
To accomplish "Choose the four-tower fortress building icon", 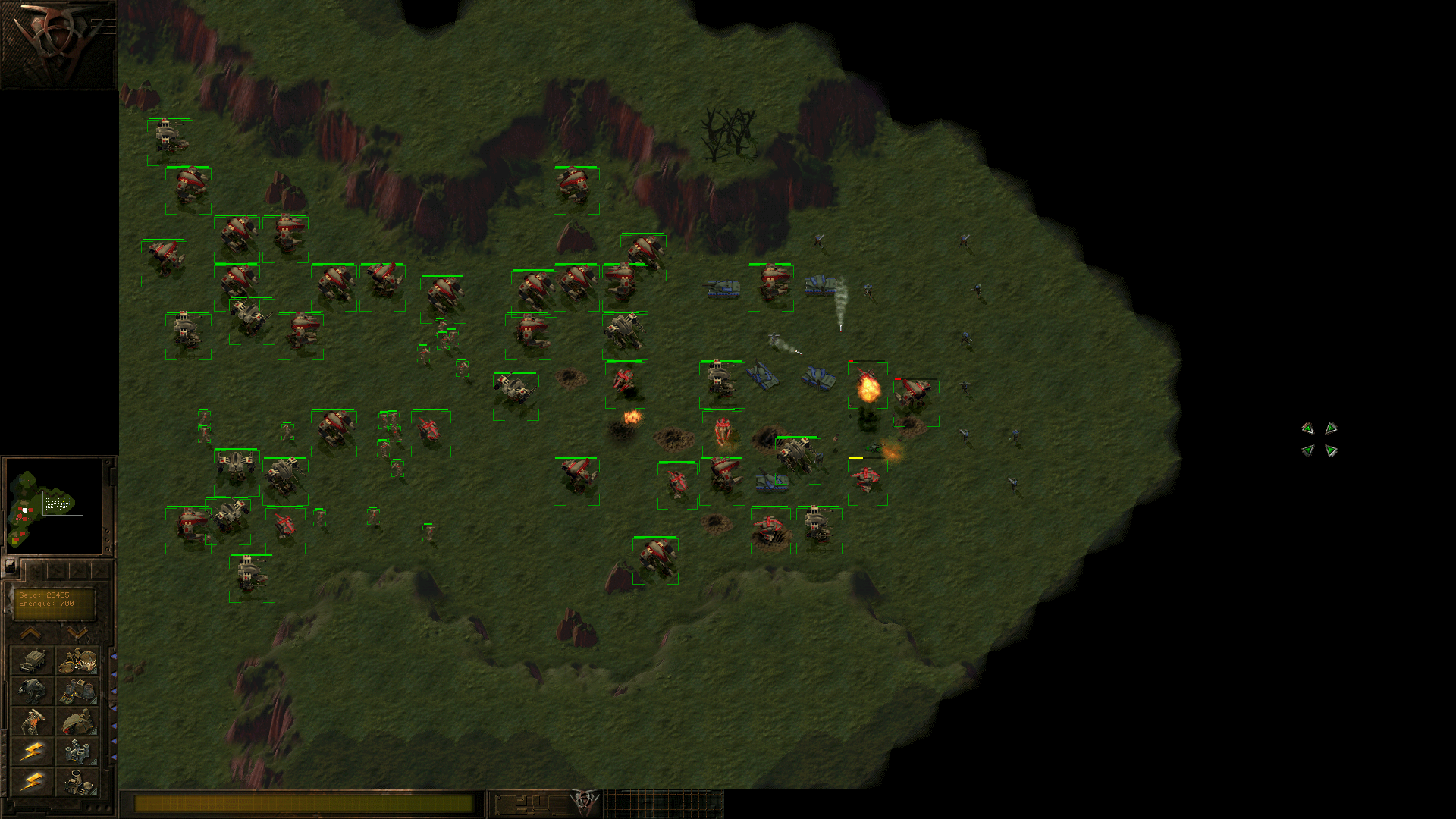I will [77, 752].
